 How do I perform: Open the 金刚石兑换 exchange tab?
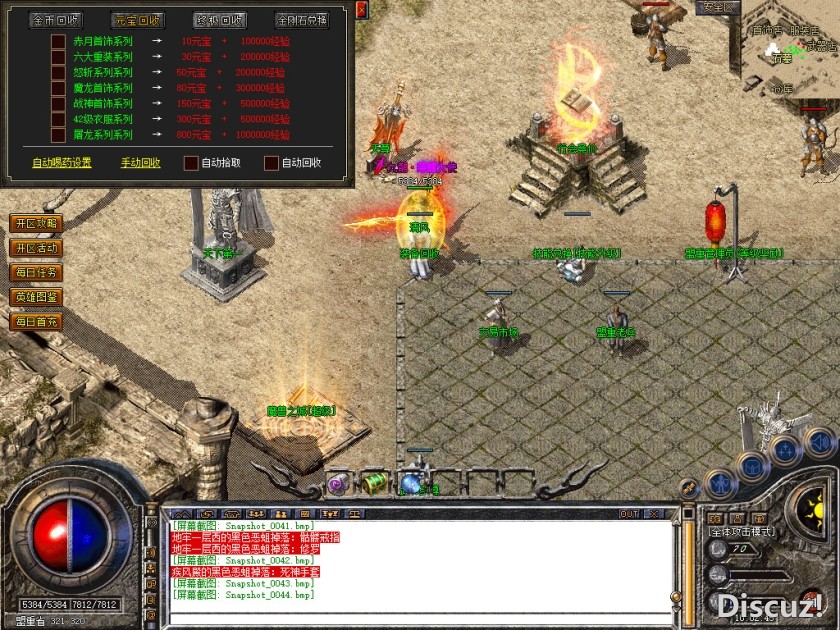301,20
